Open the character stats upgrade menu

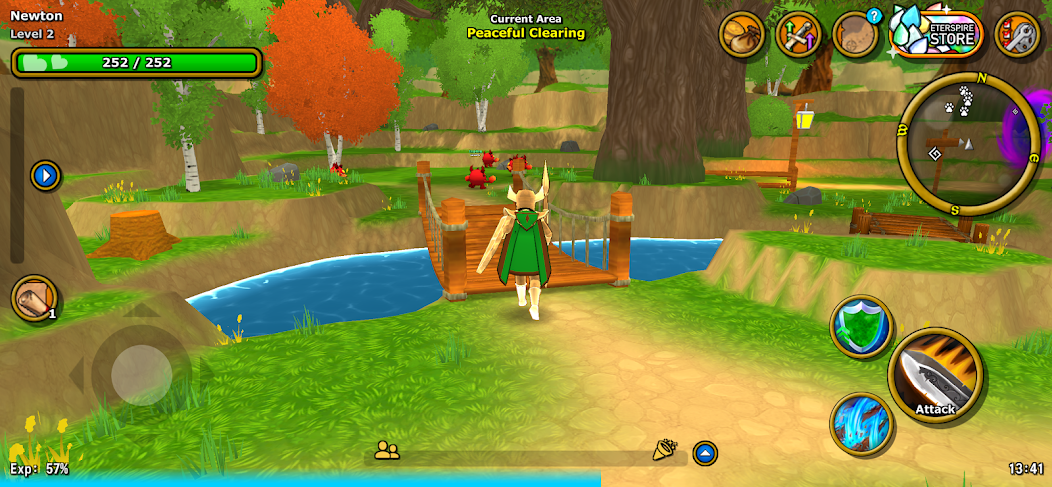click(798, 36)
